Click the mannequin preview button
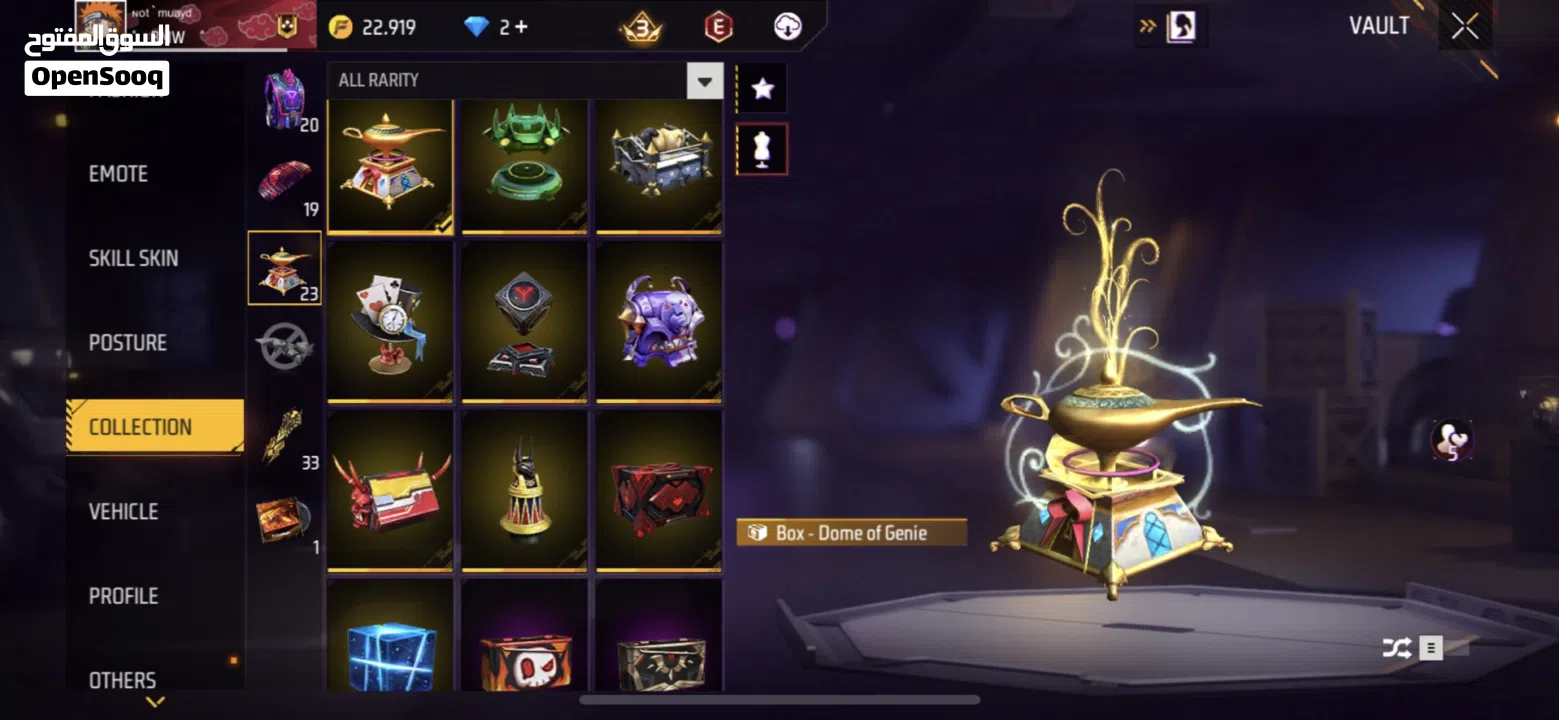The width and height of the screenshot is (1559, 720). [762, 149]
